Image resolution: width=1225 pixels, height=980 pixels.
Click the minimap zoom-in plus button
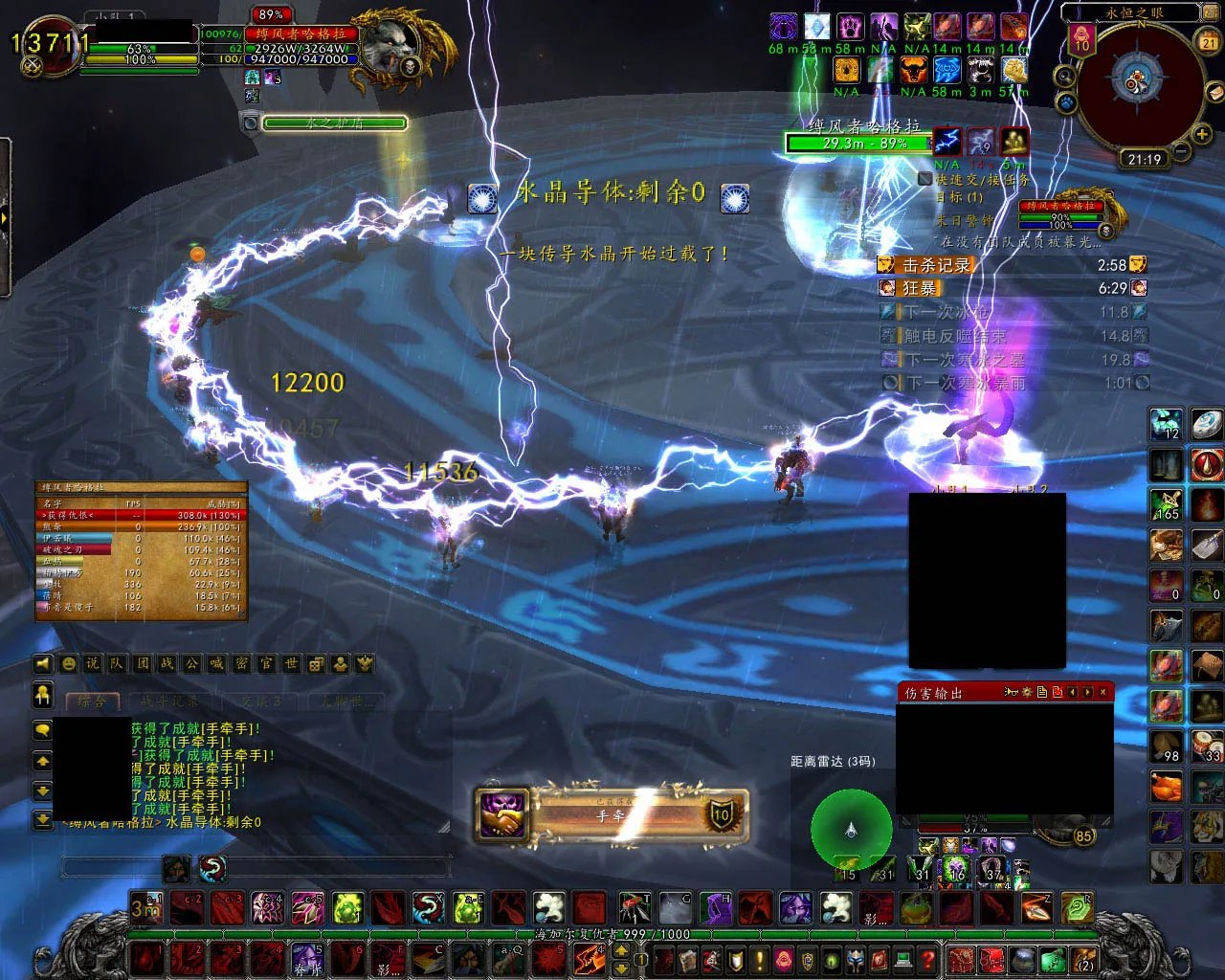1200,134
